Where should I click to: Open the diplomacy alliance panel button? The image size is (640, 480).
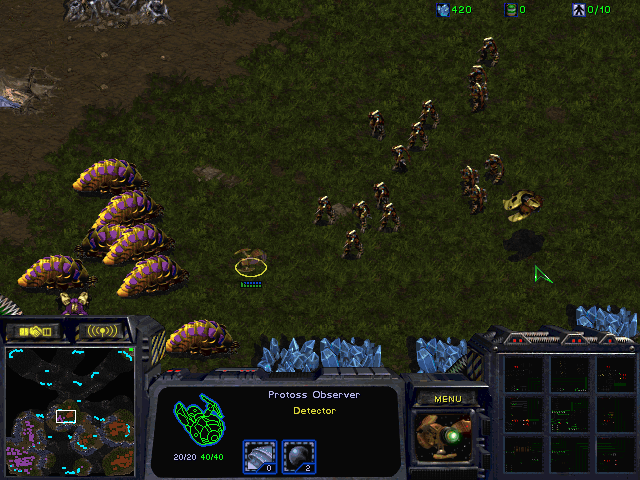(35, 330)
